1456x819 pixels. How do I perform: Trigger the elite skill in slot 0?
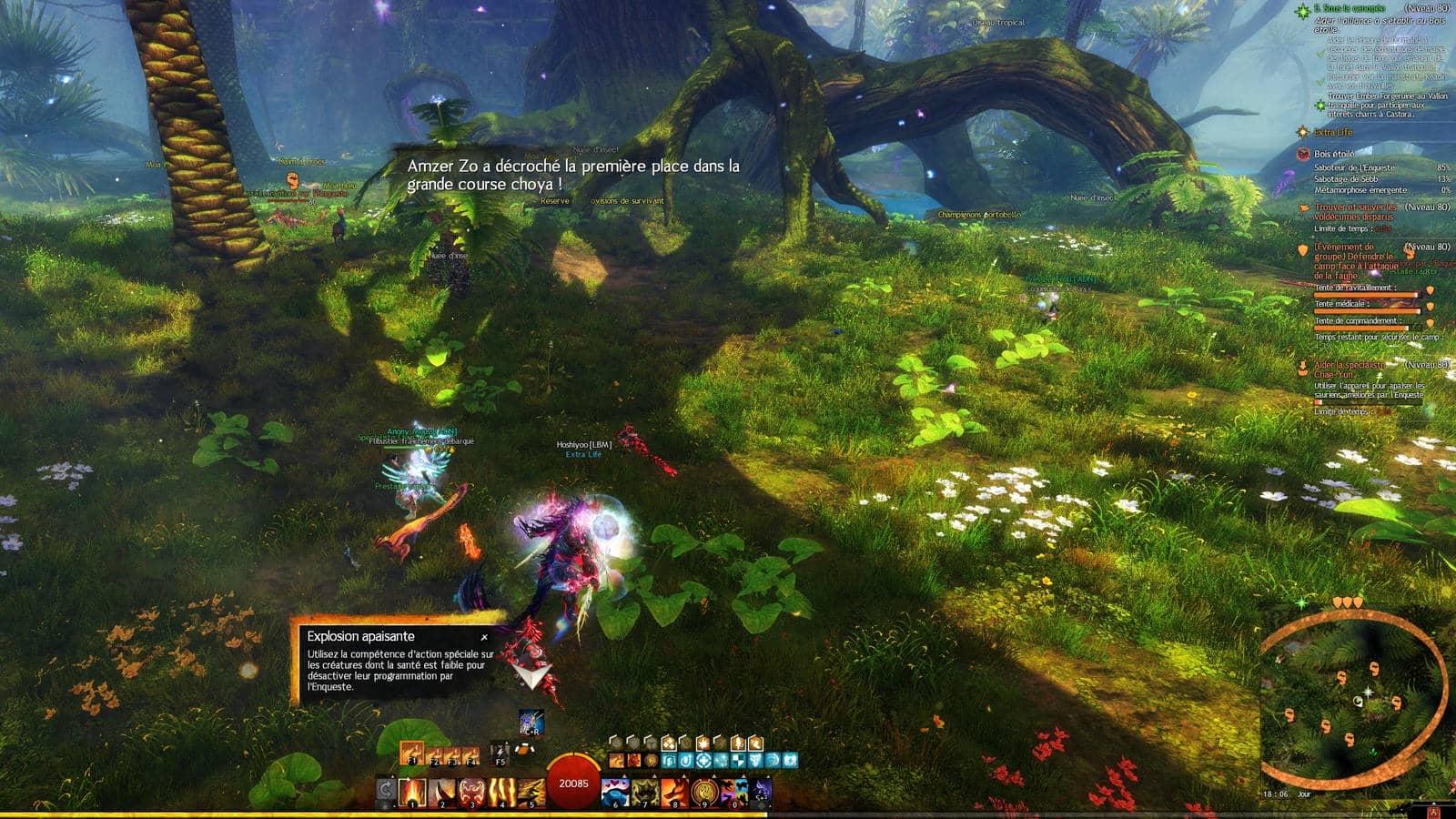[733, 792]
